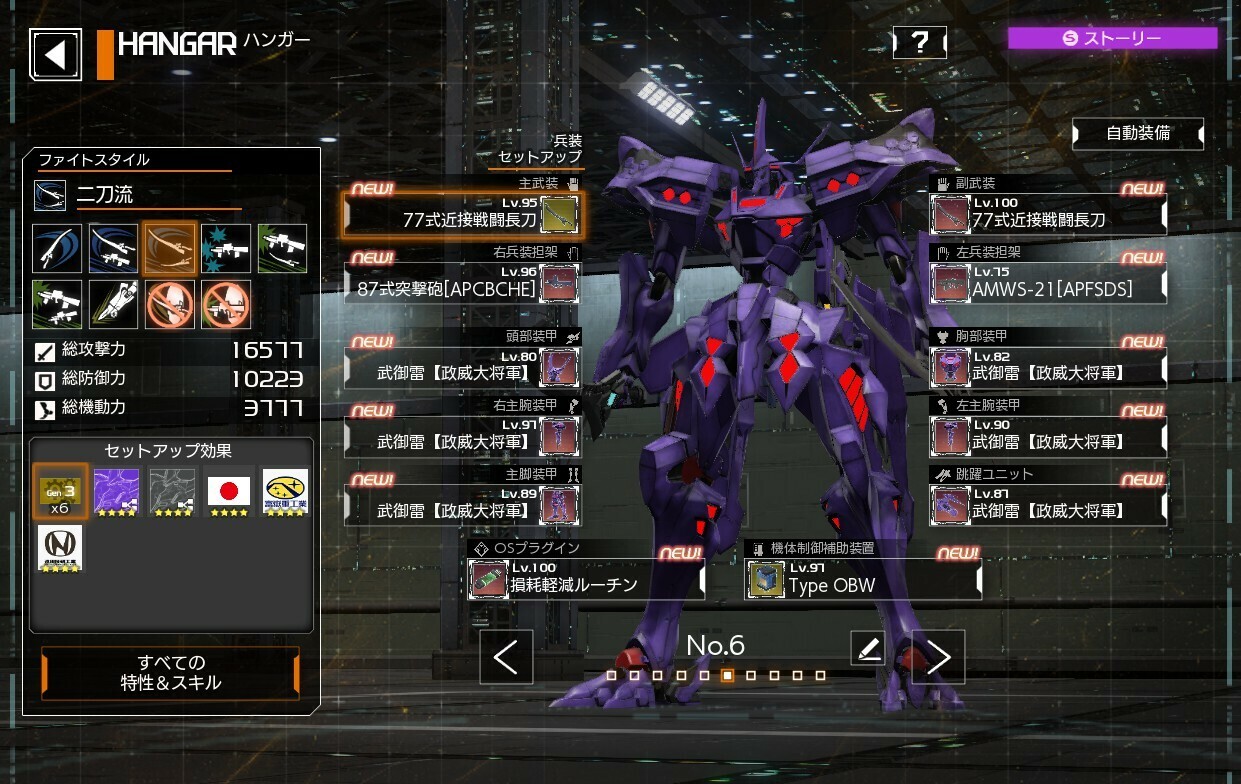Open the question mark help button

(x=919, y=42)
